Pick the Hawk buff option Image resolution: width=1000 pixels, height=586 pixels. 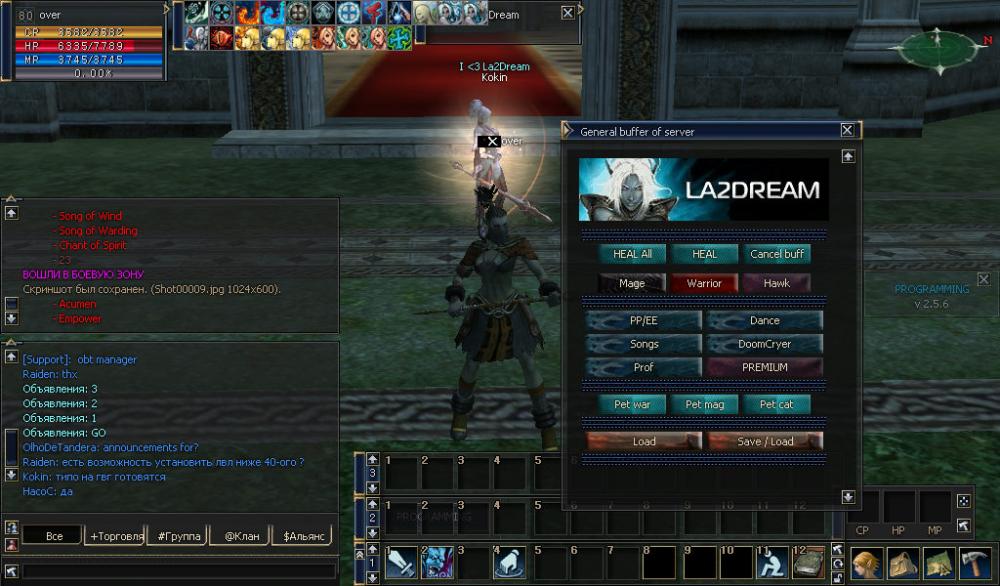[777, 283]
